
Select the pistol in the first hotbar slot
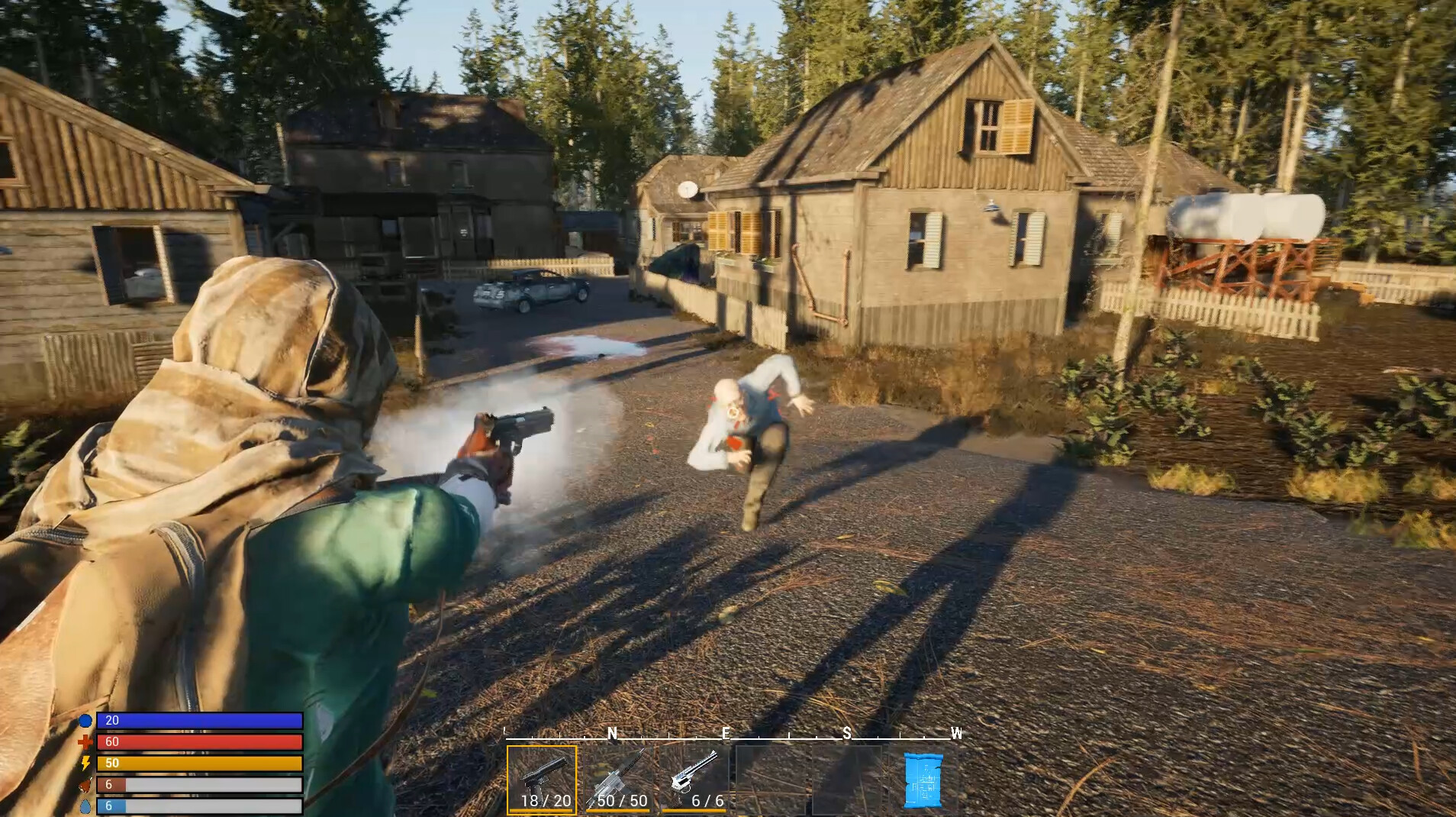542,777
